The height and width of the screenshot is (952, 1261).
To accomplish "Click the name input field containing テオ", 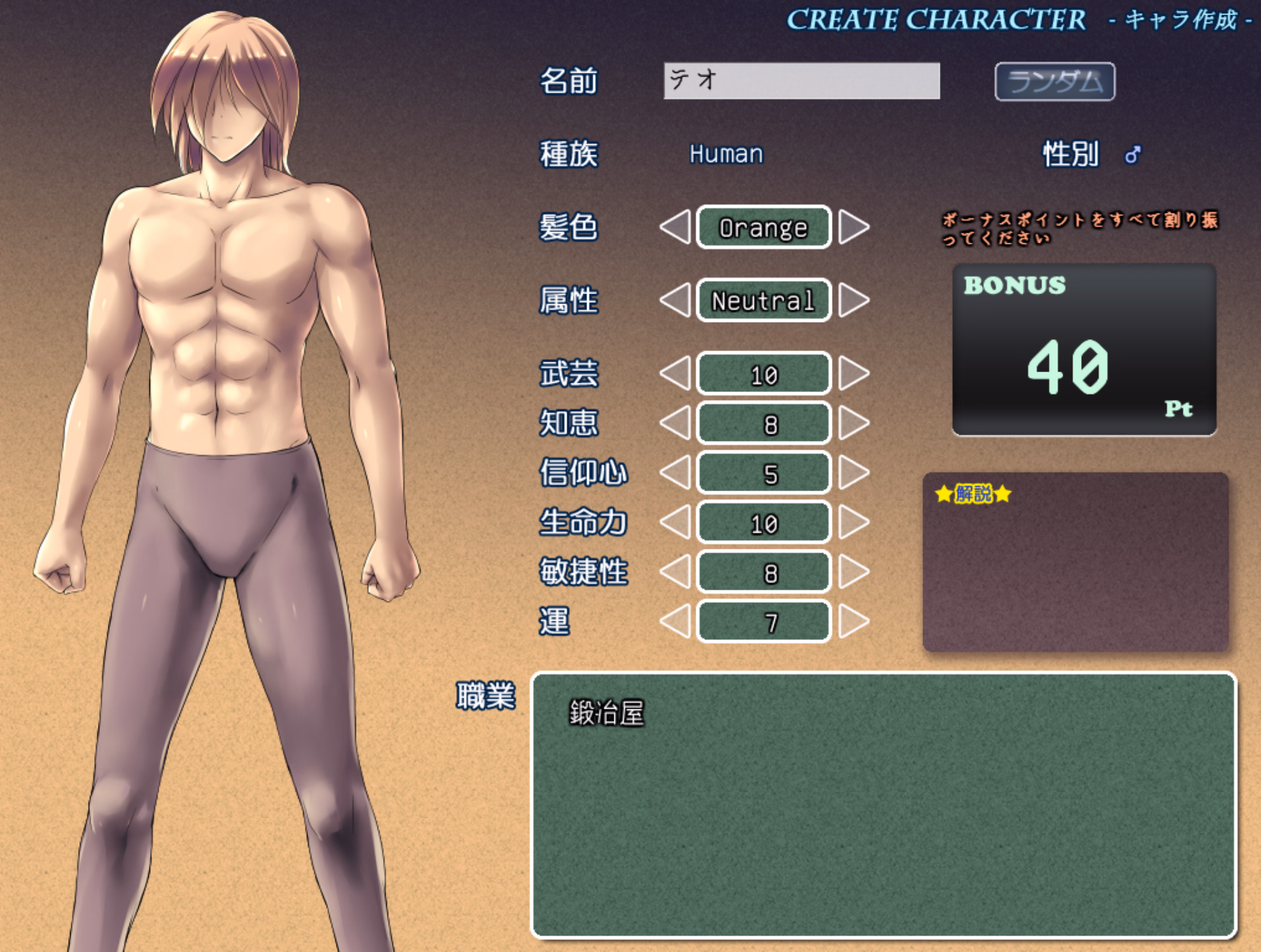I will pos(801,81).
